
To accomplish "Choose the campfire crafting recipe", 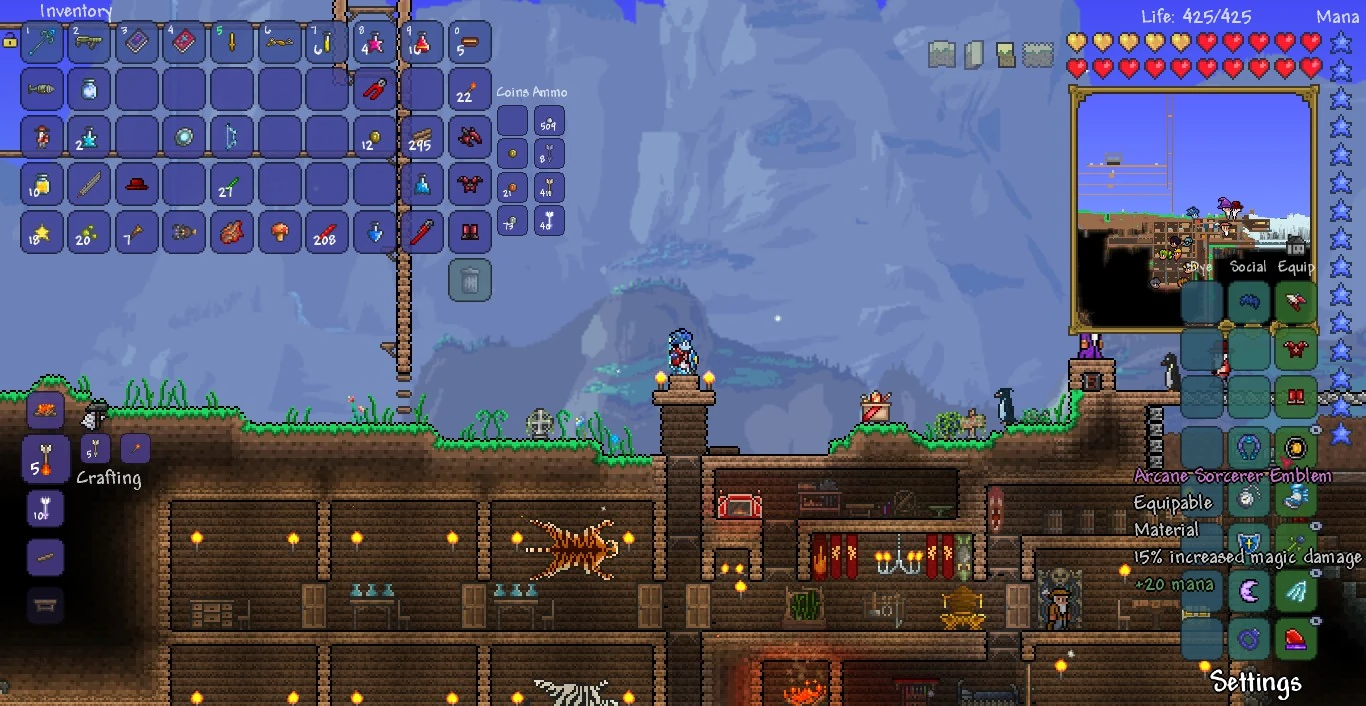I will pyautogui.click(x=45, y=409).
